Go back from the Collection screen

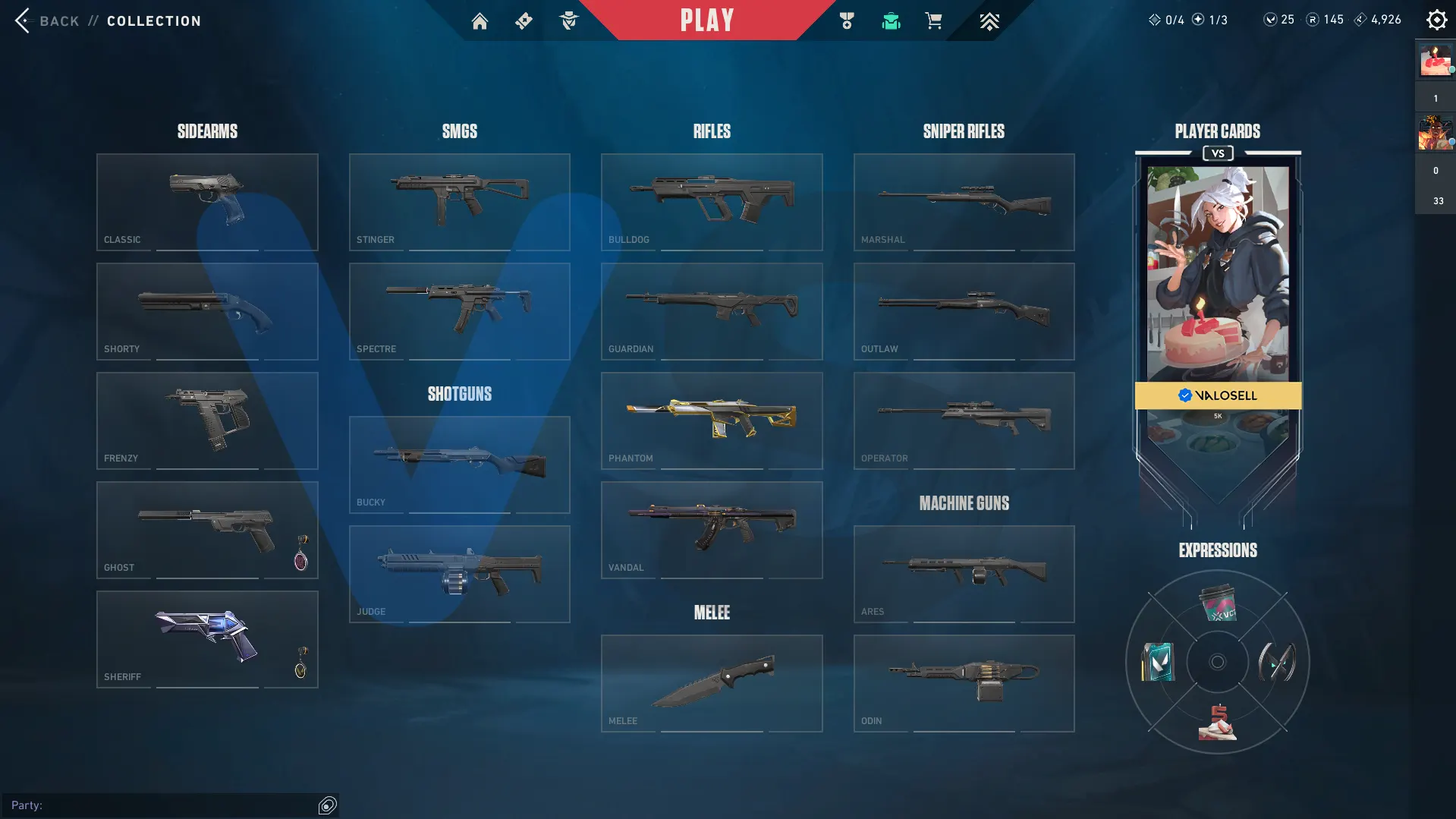tap(46, 20)
